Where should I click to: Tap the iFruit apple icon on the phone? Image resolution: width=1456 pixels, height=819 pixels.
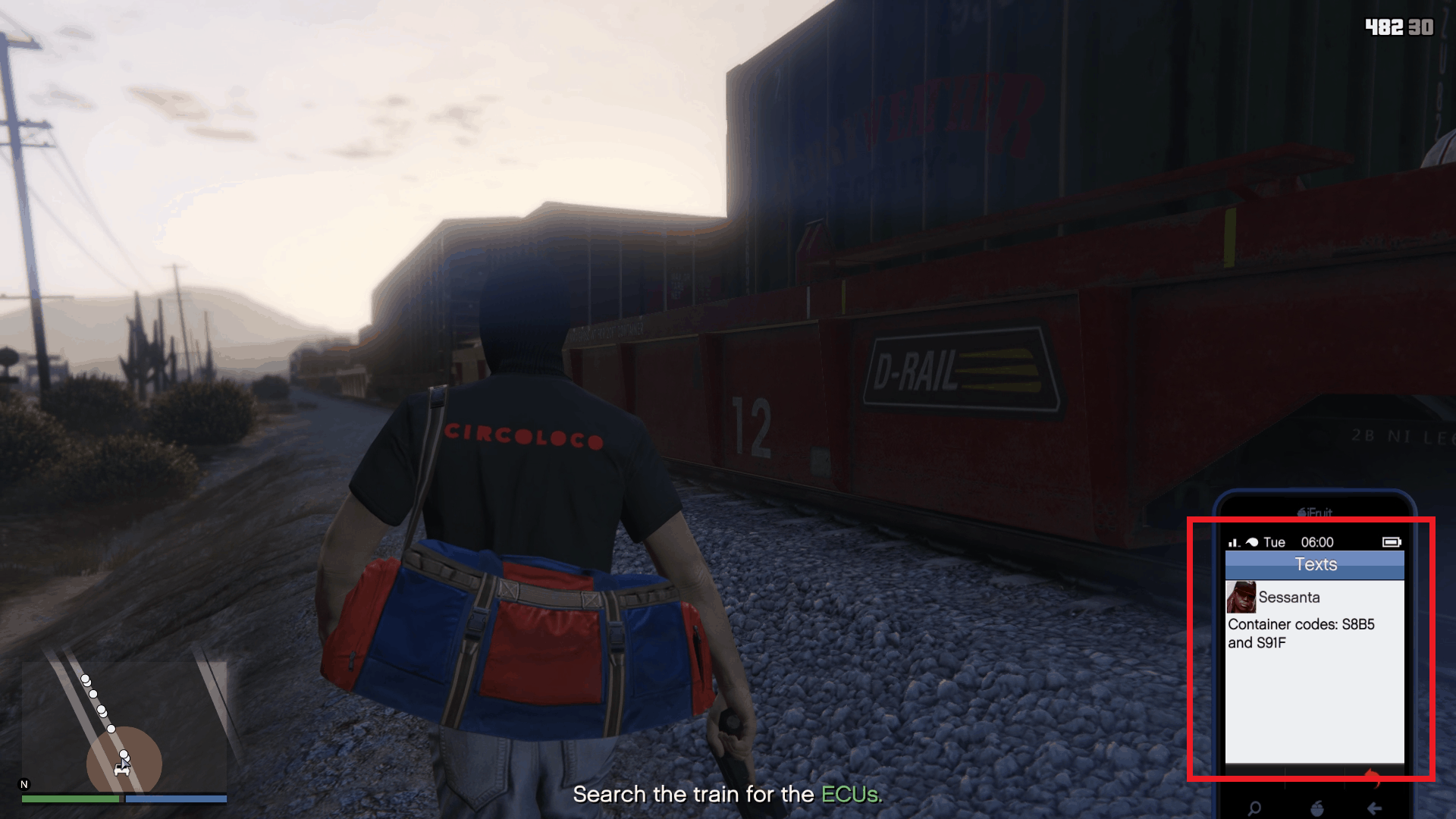point(1317,809)
